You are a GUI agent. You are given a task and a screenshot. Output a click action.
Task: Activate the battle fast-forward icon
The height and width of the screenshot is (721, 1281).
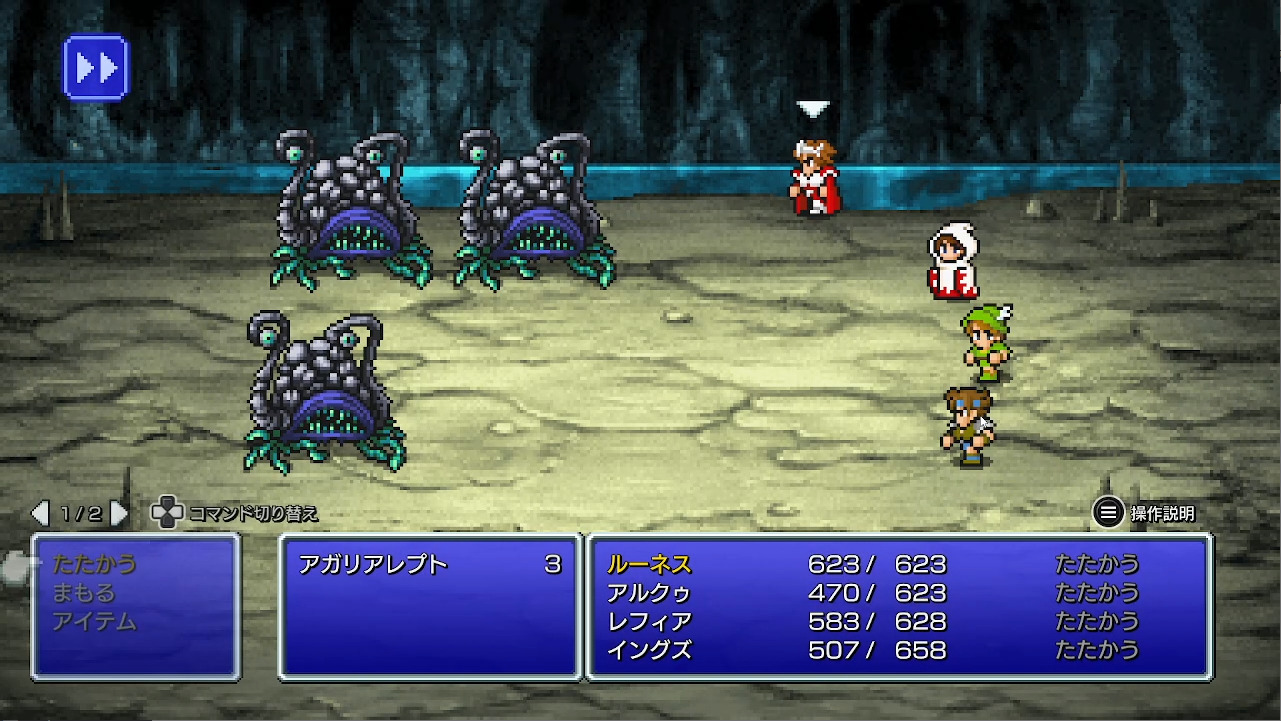click(x=96, y=66)
